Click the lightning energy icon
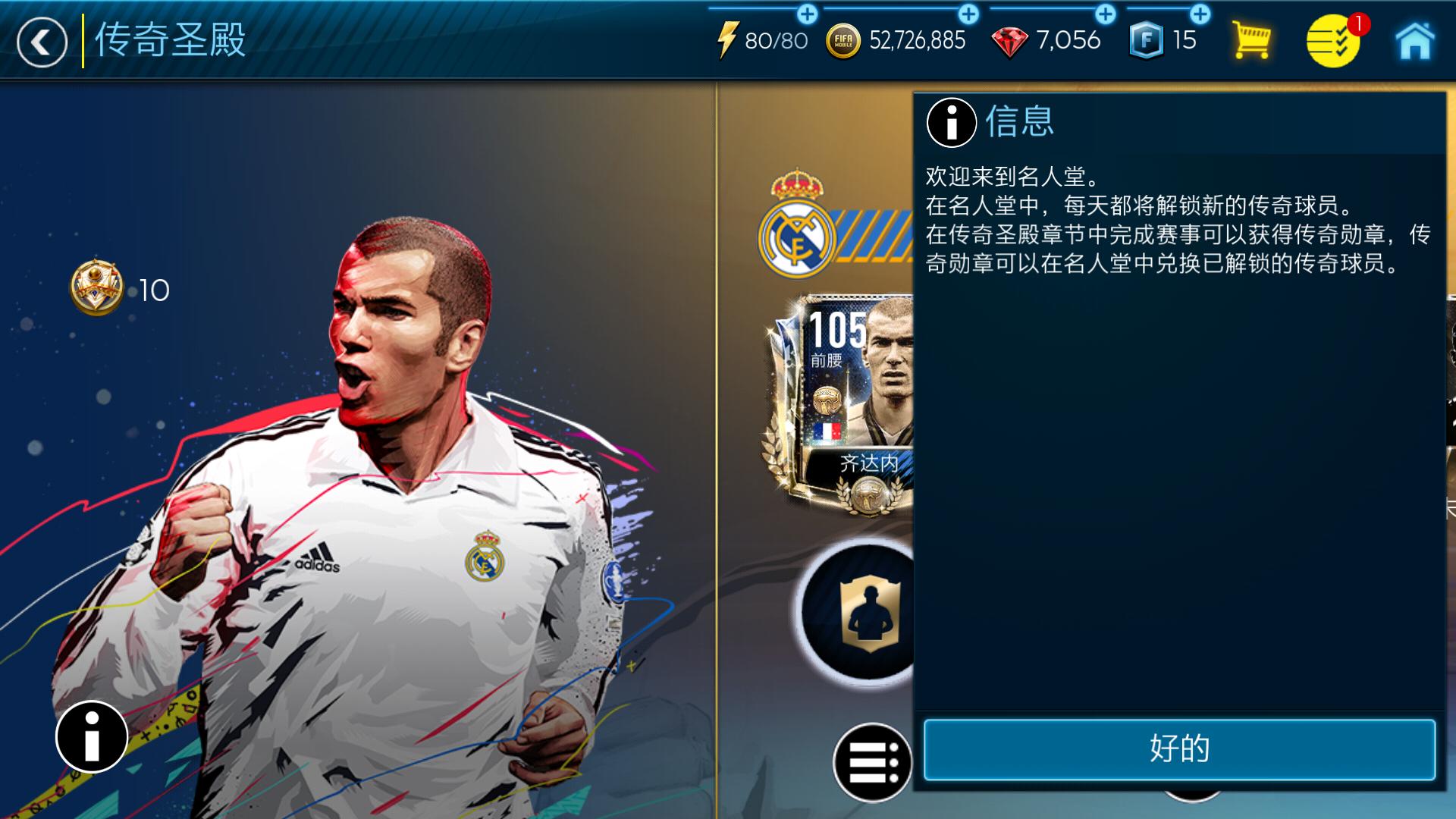Screen dimensions: 1456x819 pos(730,39)
